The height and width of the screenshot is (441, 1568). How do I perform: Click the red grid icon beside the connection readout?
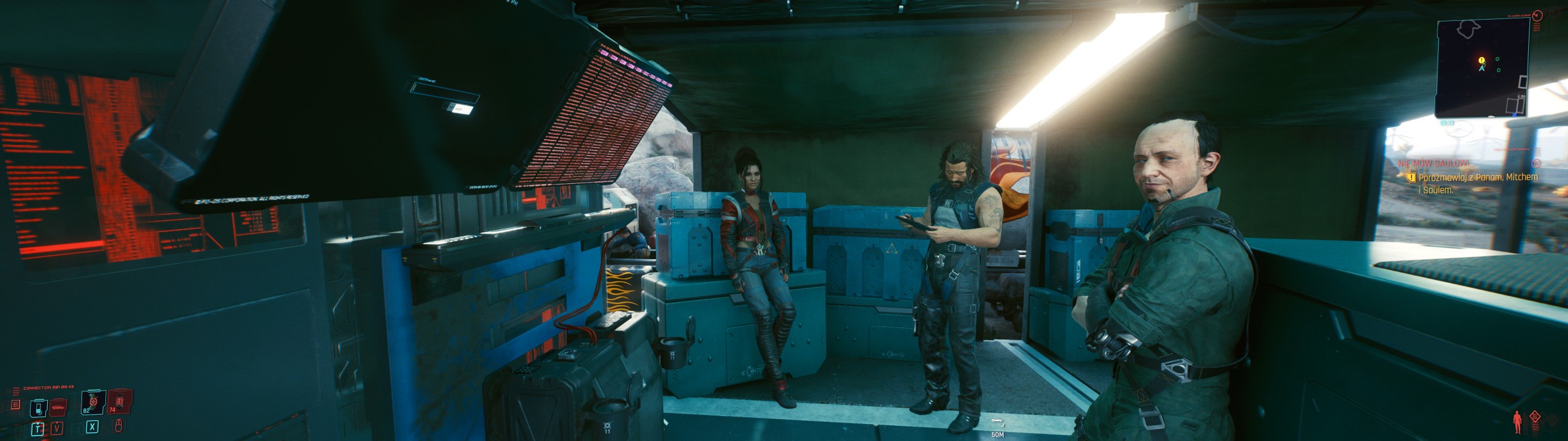pos(15,404)
